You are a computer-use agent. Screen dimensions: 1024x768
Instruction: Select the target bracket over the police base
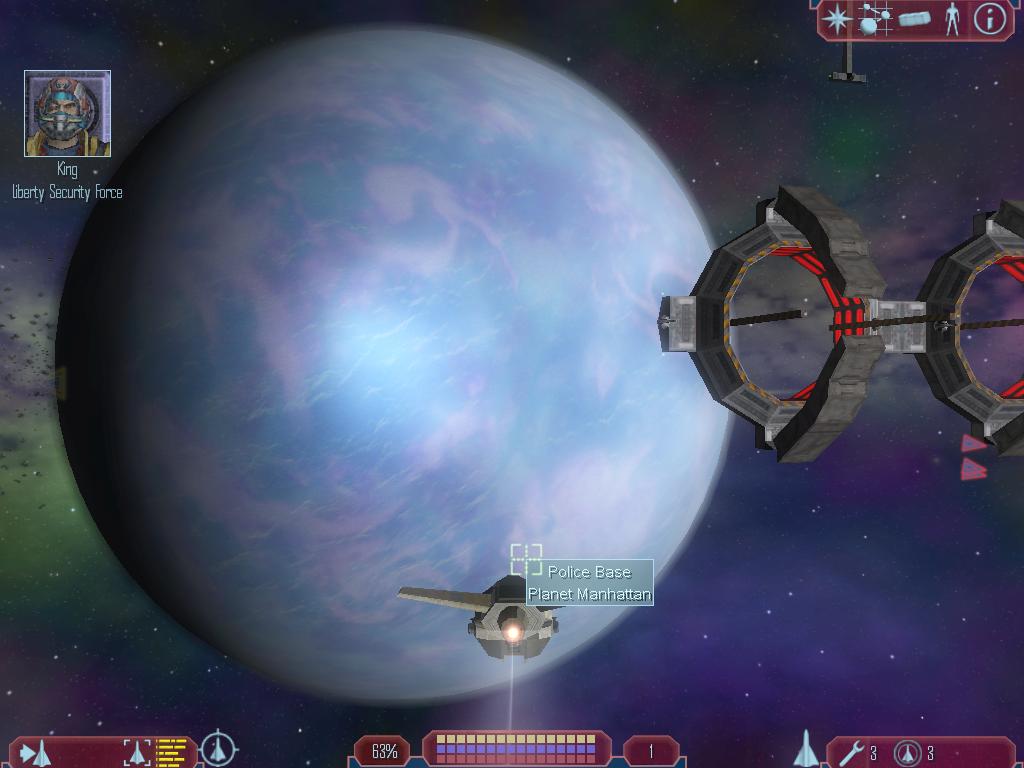526,560
